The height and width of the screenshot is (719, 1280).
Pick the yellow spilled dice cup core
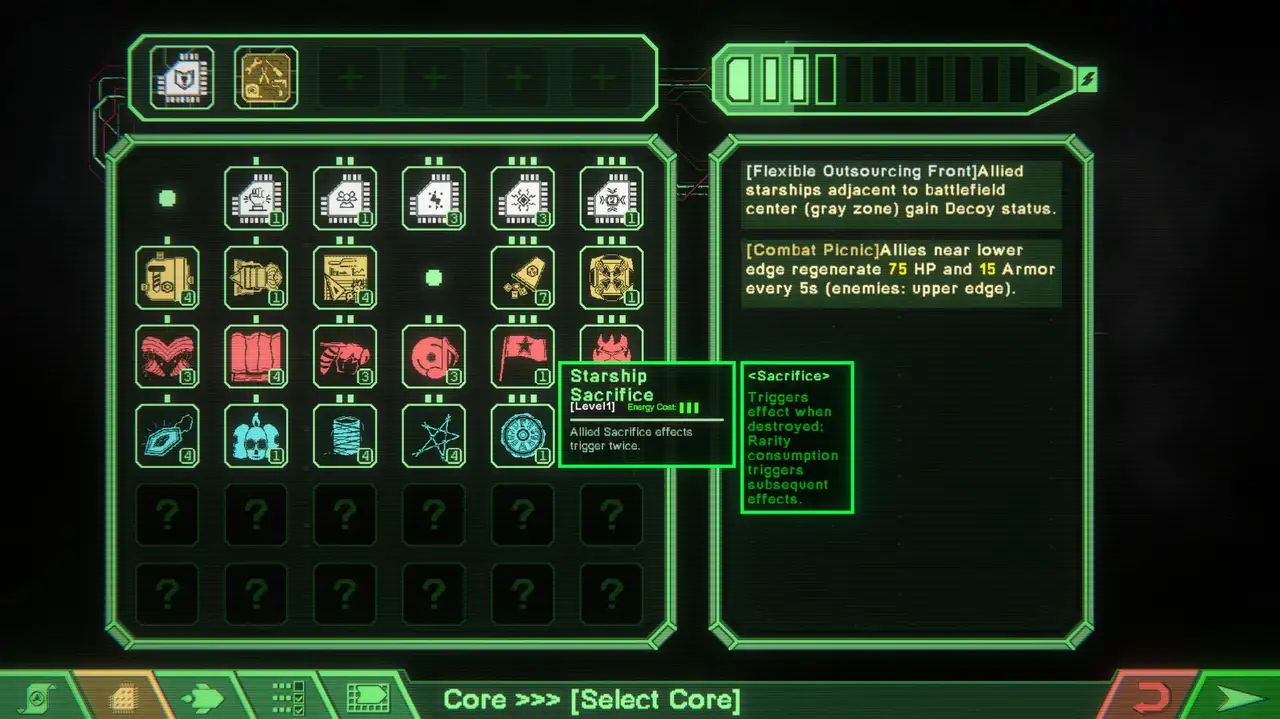pos(523,277)
